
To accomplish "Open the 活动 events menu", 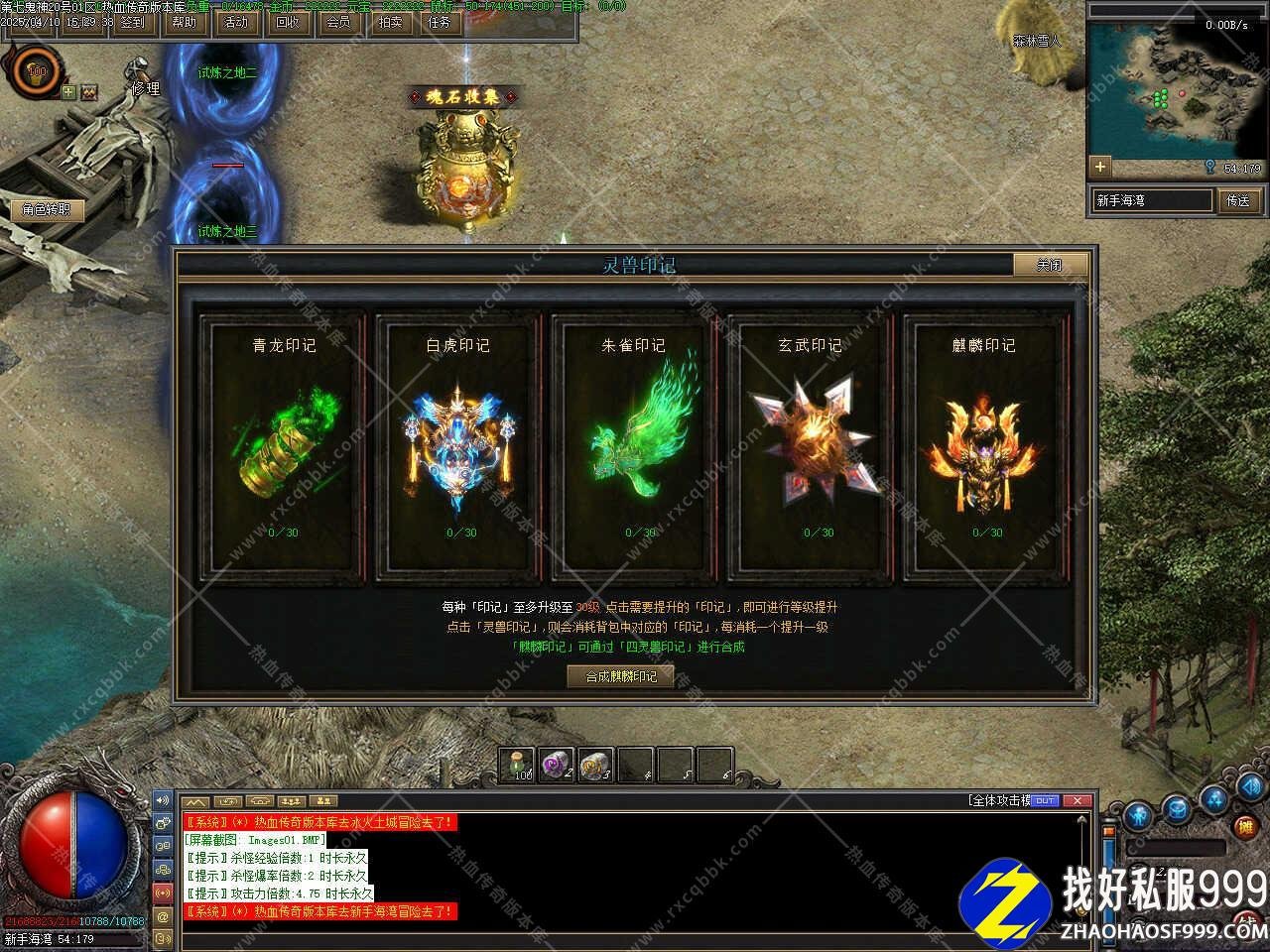I will [236, 21].
